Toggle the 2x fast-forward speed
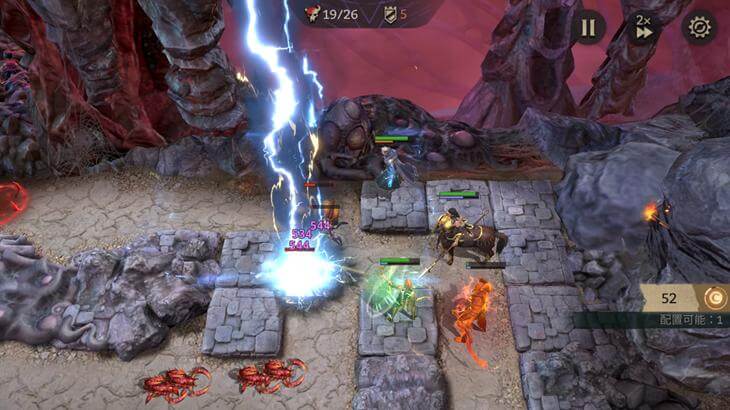 [645, 27]
